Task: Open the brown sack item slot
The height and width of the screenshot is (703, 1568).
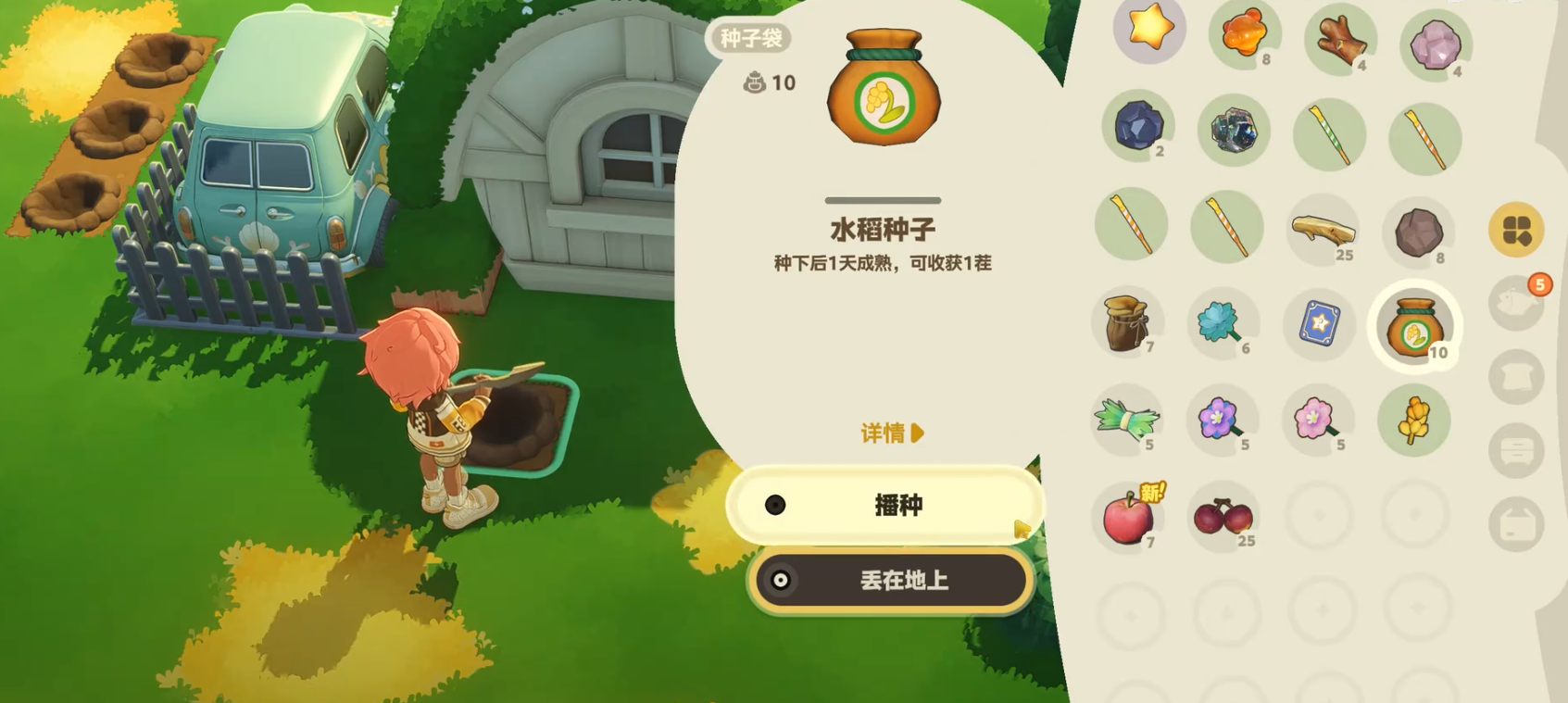Action: point(1129,323)
